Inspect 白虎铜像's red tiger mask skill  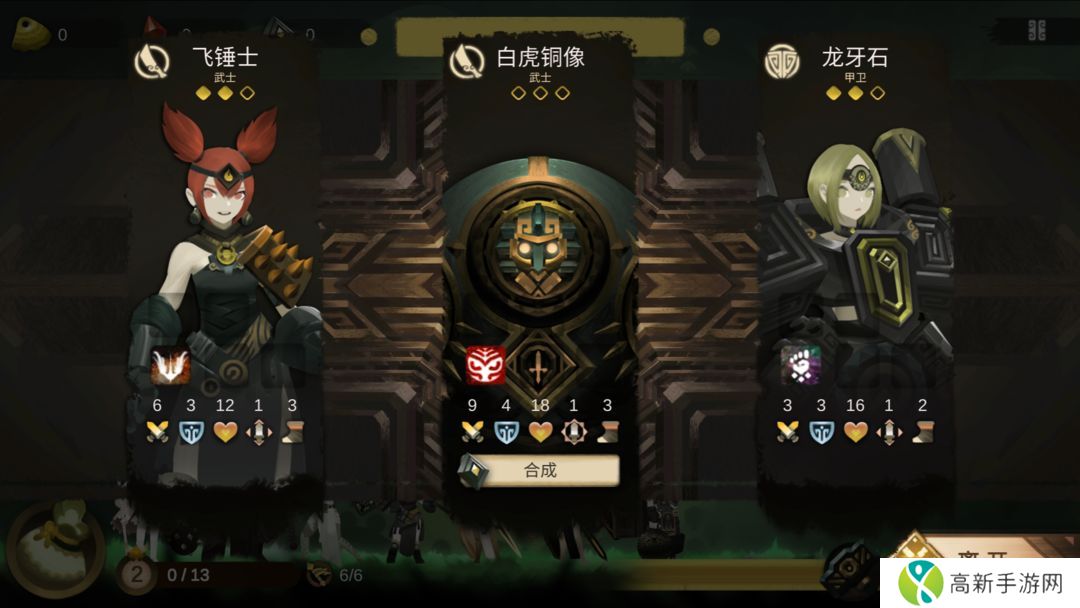(486, 366)
